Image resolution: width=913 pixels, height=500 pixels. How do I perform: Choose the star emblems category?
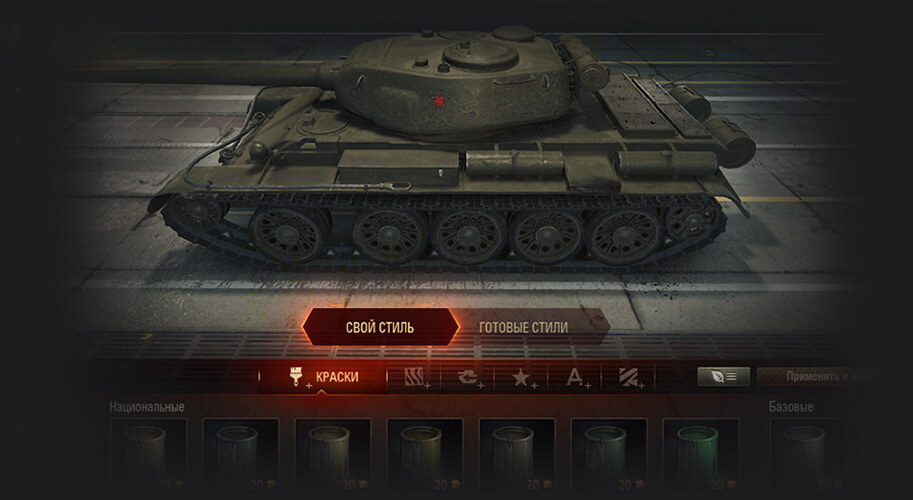coord(523,377)
